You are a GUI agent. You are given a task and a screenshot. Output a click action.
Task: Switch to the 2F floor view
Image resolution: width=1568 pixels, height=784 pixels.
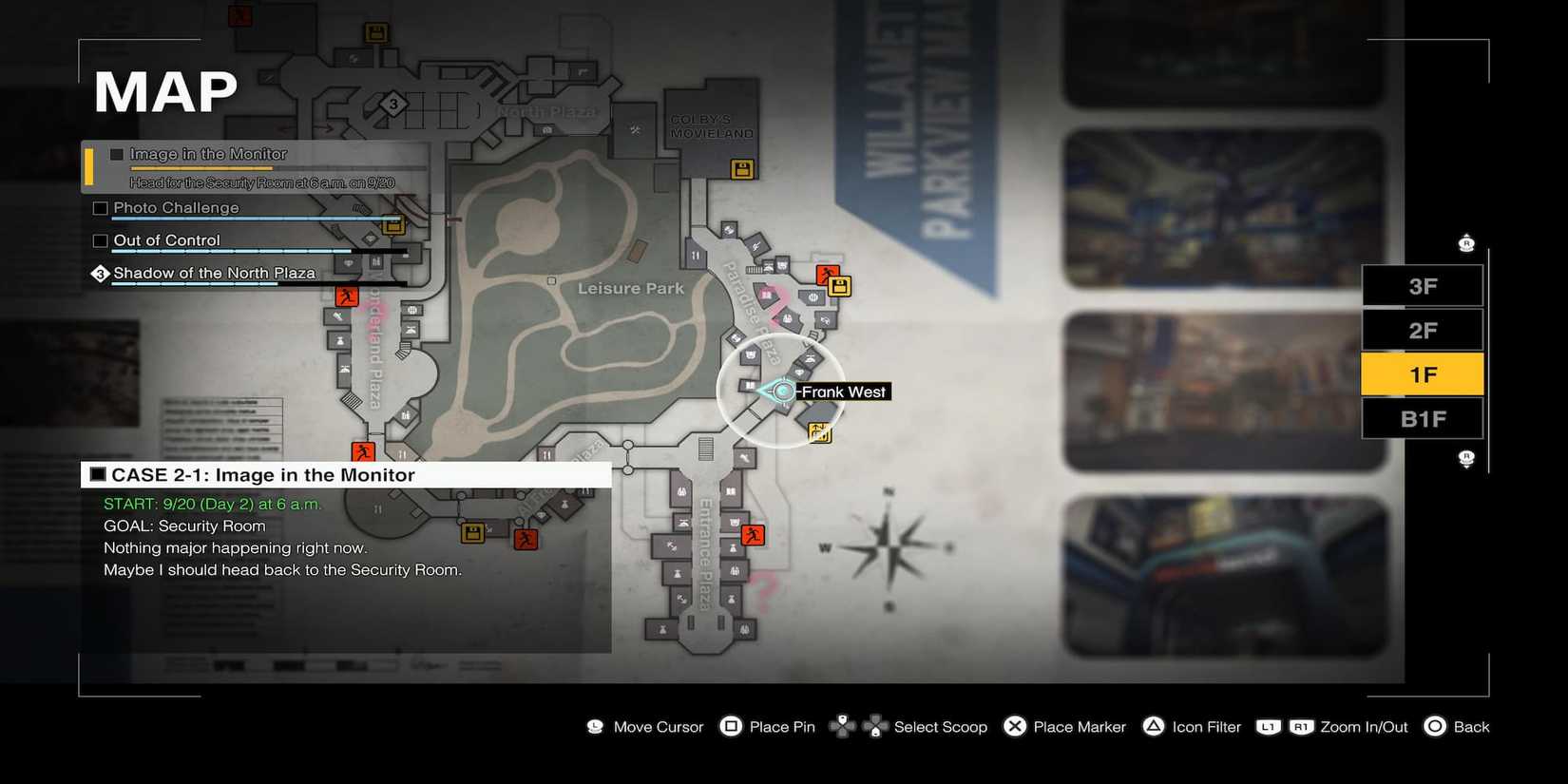[x=1422, y=330]
